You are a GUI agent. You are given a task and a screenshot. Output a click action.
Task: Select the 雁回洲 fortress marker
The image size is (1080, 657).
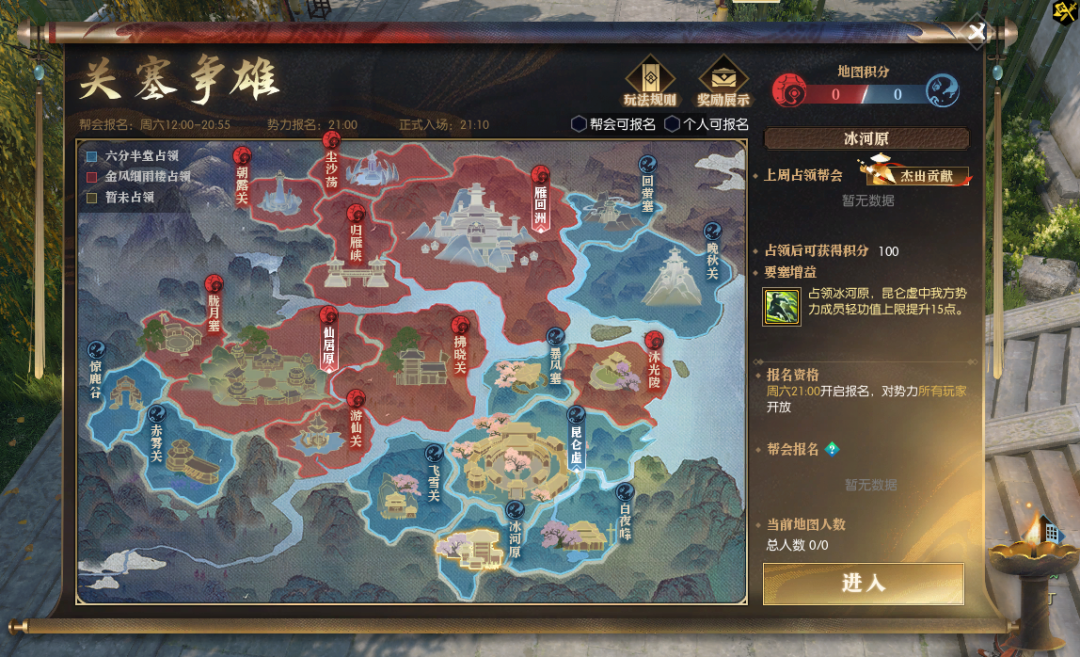(x=541, y=197)
